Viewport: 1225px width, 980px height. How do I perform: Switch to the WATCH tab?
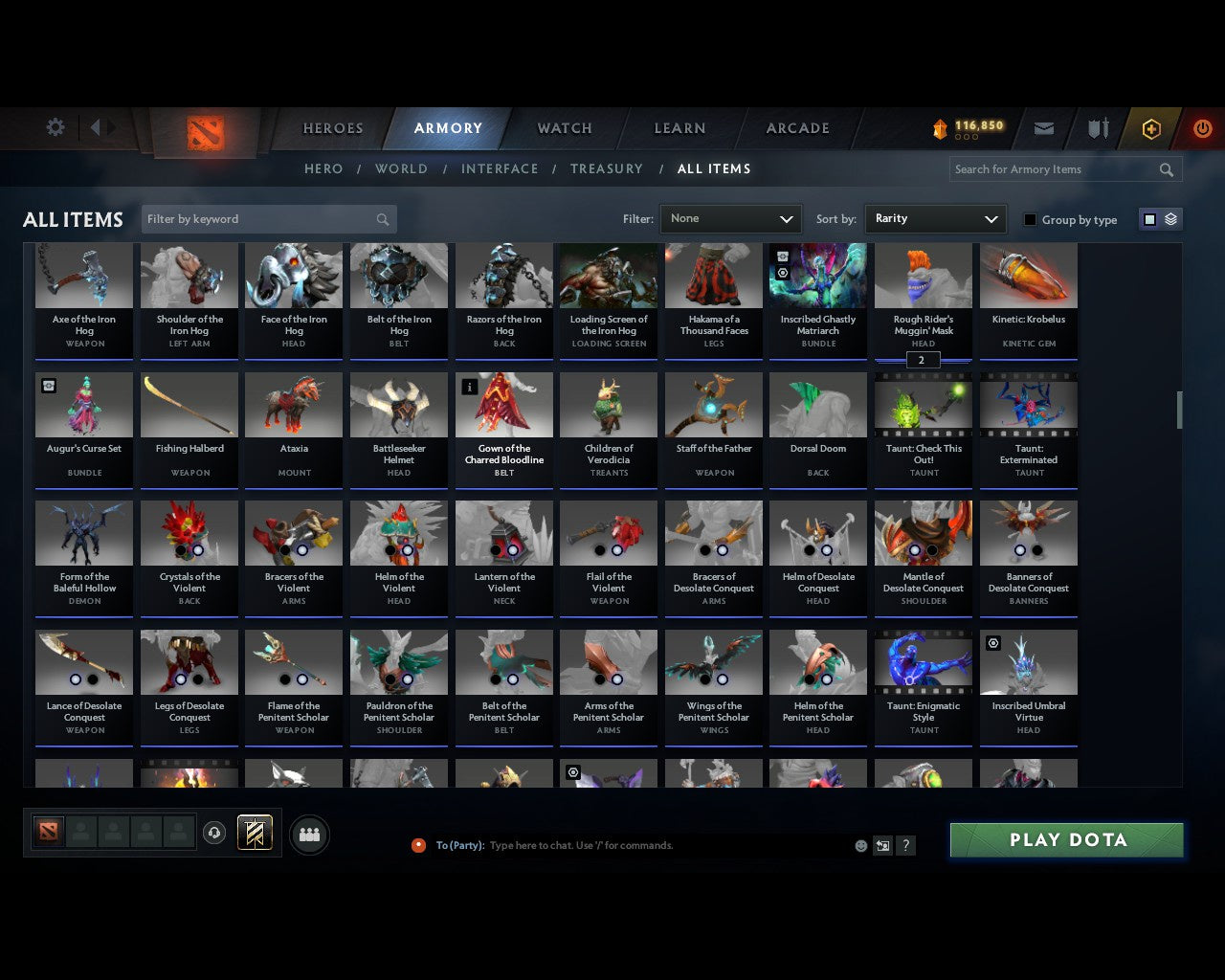564,128
